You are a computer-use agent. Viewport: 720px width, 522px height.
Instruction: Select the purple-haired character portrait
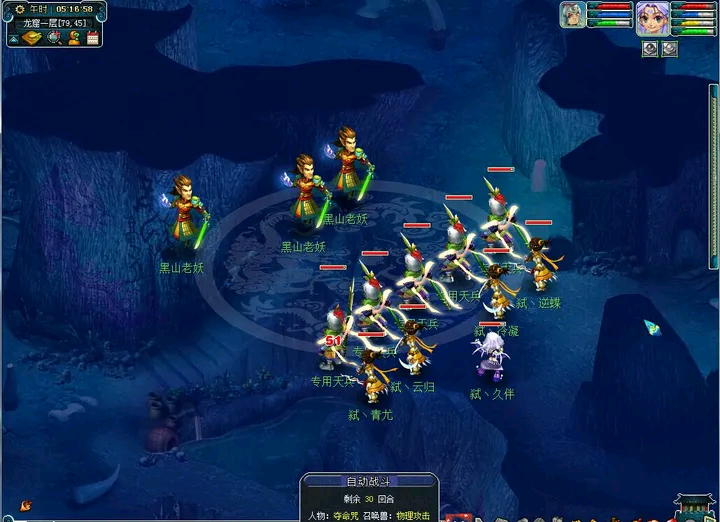652,18
